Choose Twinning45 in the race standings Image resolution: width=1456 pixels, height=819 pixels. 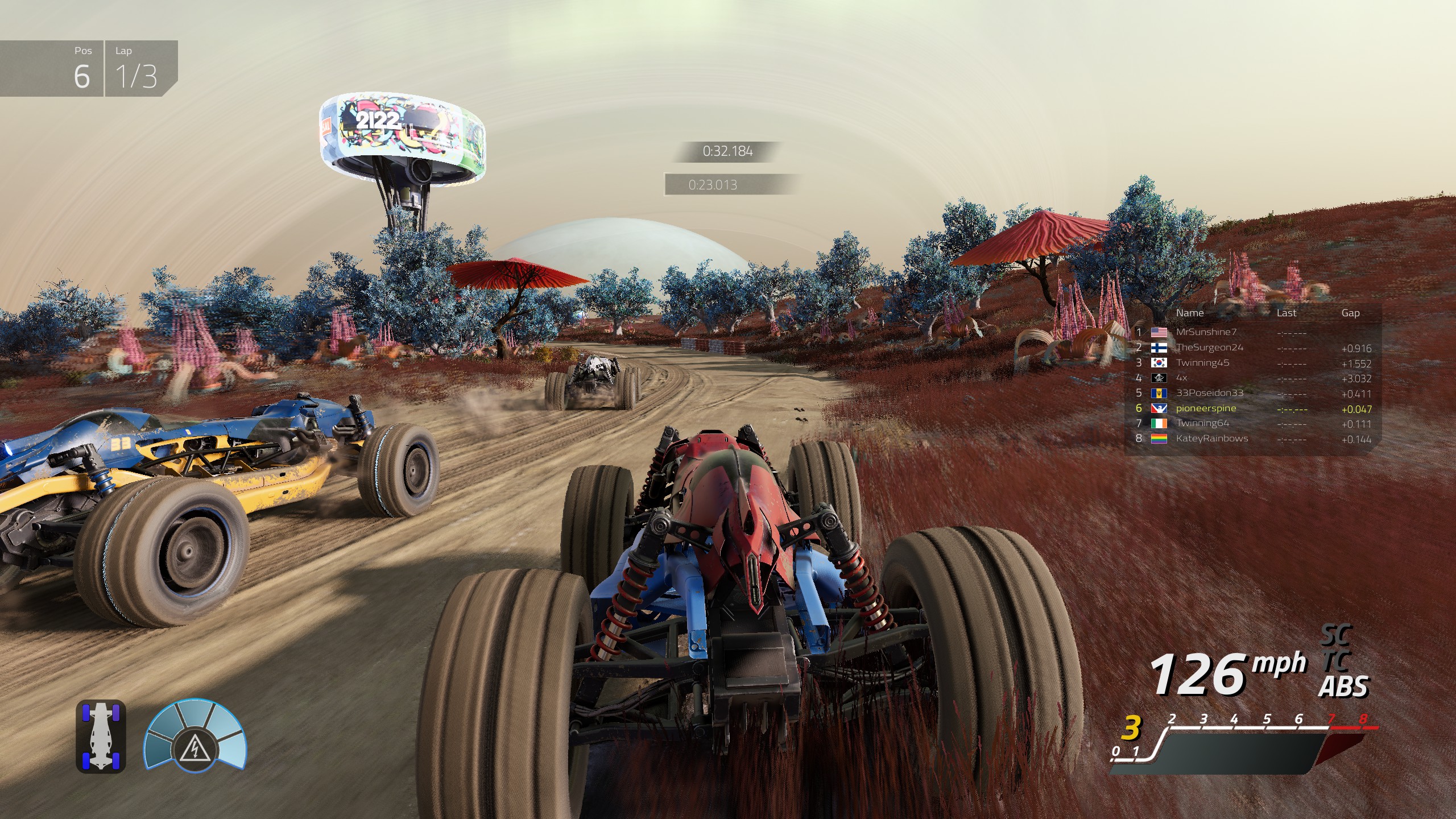(1202, 363)
